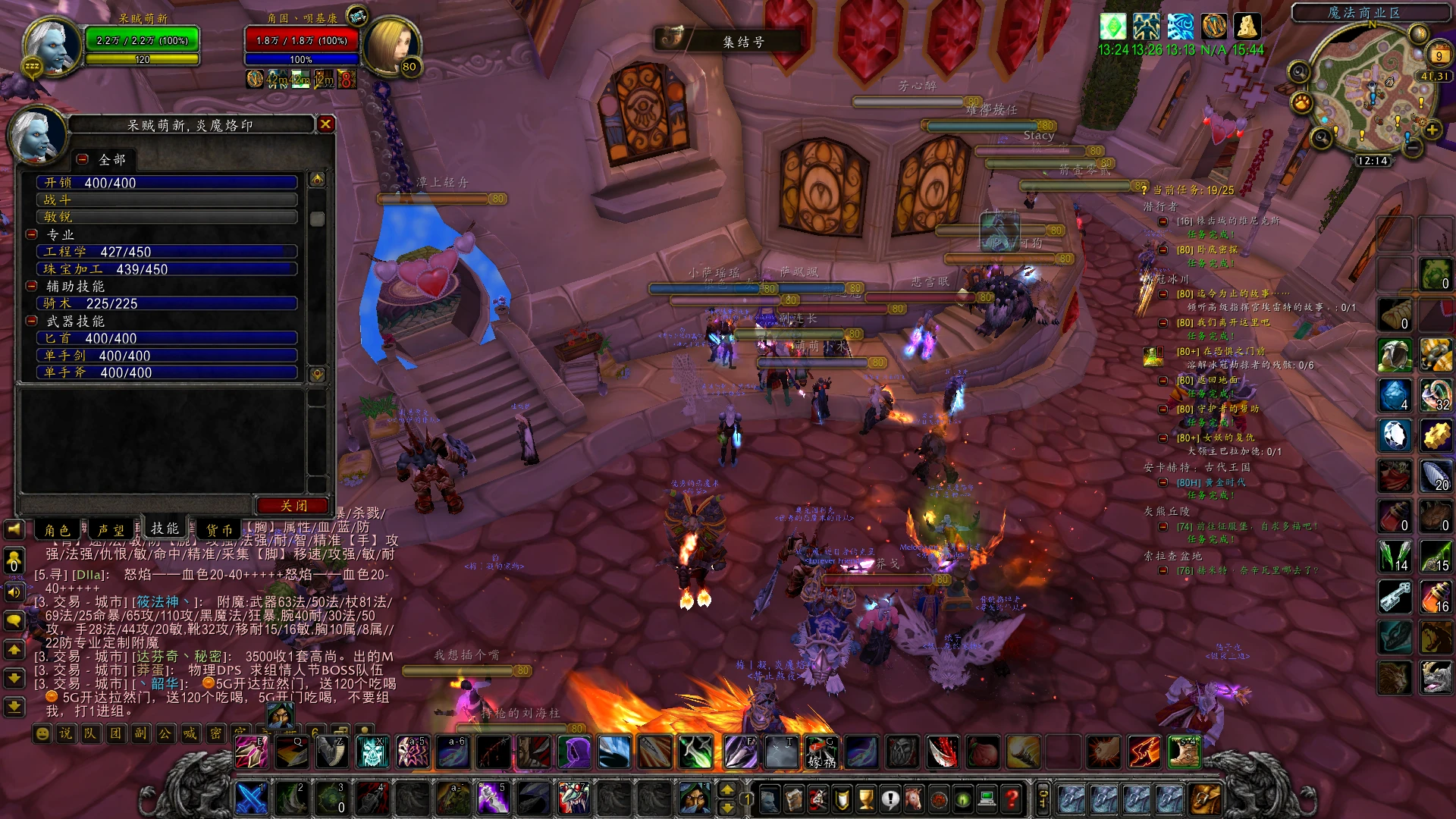Zoom out the minimap with the minus button
The height and width of the screenshot is (819, 1456).
(1412, 148)
